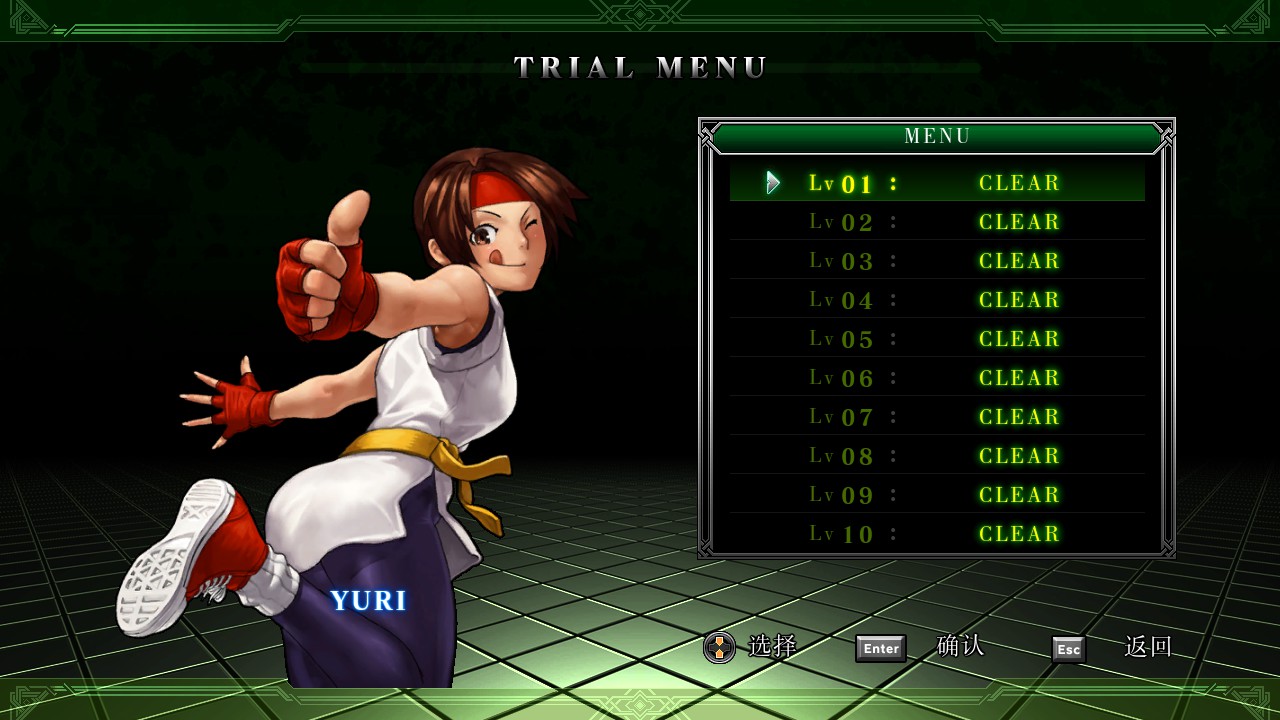
Task: Choose the Lv 02 trial row
Action: click(936, 222)
